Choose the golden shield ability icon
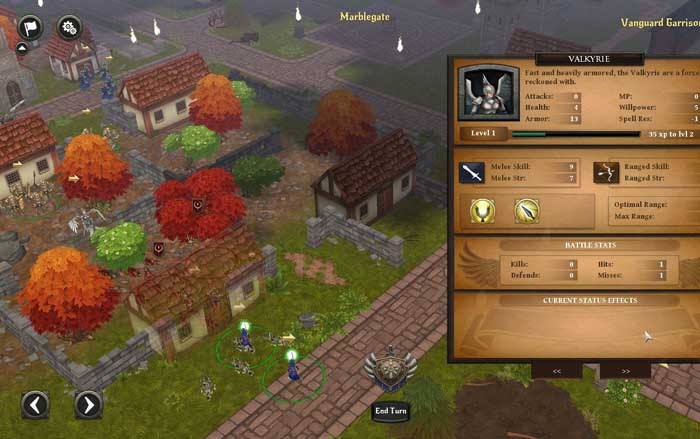 484,210
